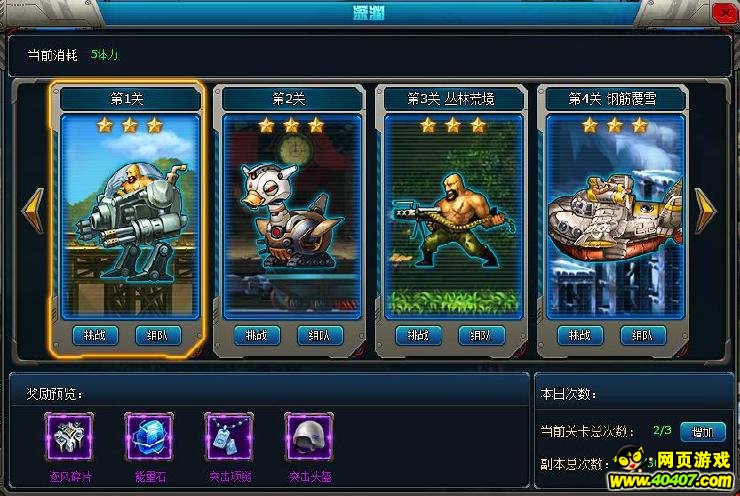Select the 第2关 robot bird stage card
This screenshot has width=740, height=496.
291,215
